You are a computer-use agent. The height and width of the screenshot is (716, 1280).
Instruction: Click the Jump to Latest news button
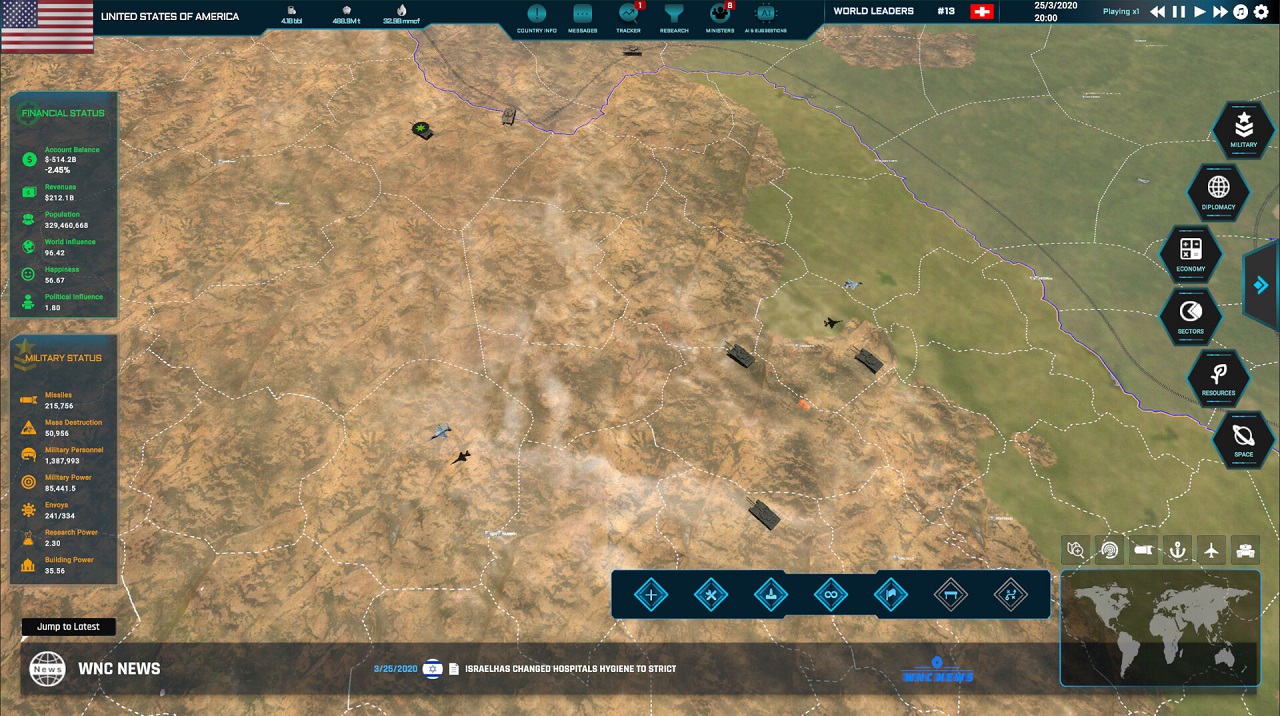click(x=68, y=627)
